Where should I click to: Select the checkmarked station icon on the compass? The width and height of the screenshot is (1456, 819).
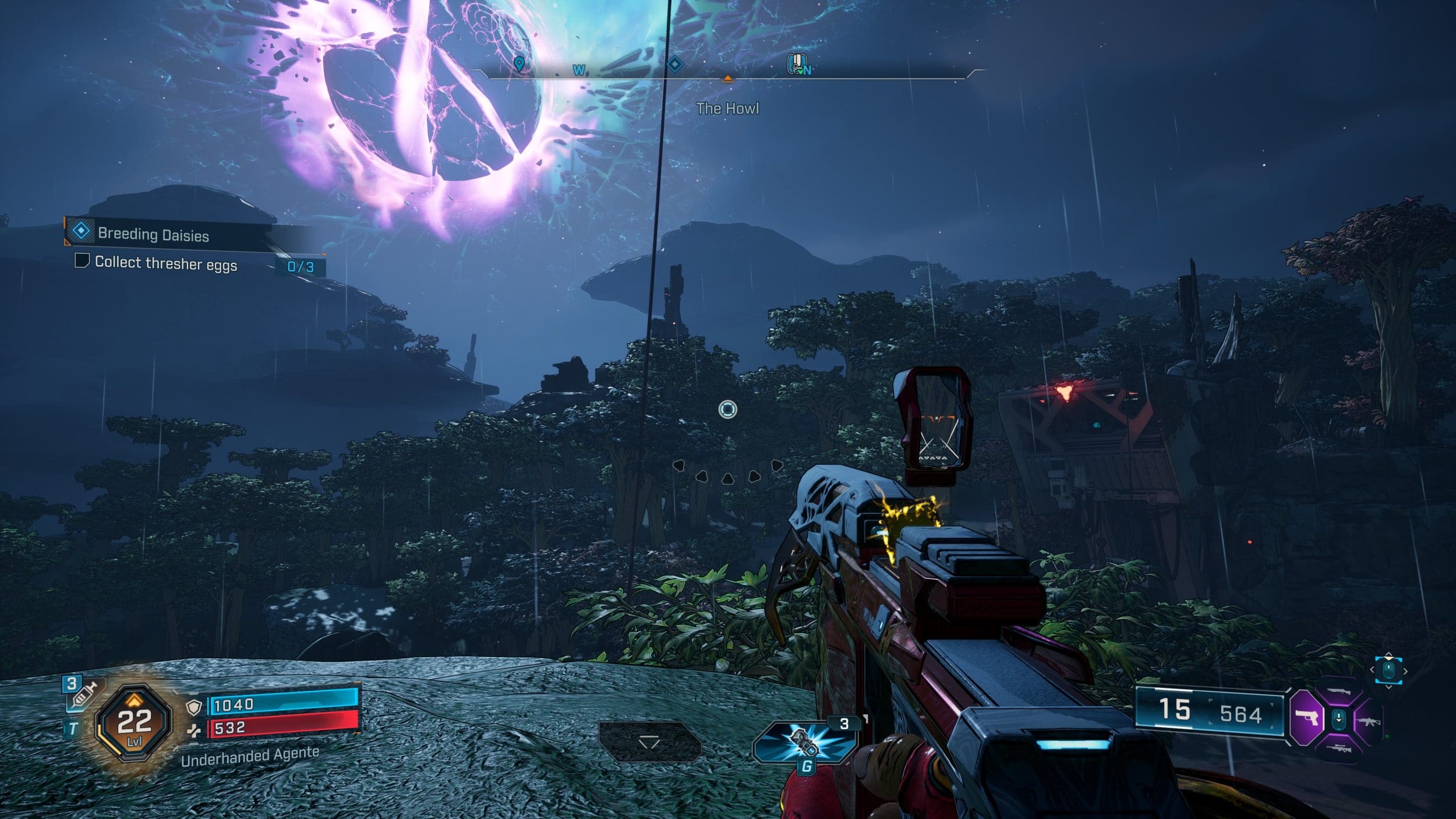click(x=797, y=64)
